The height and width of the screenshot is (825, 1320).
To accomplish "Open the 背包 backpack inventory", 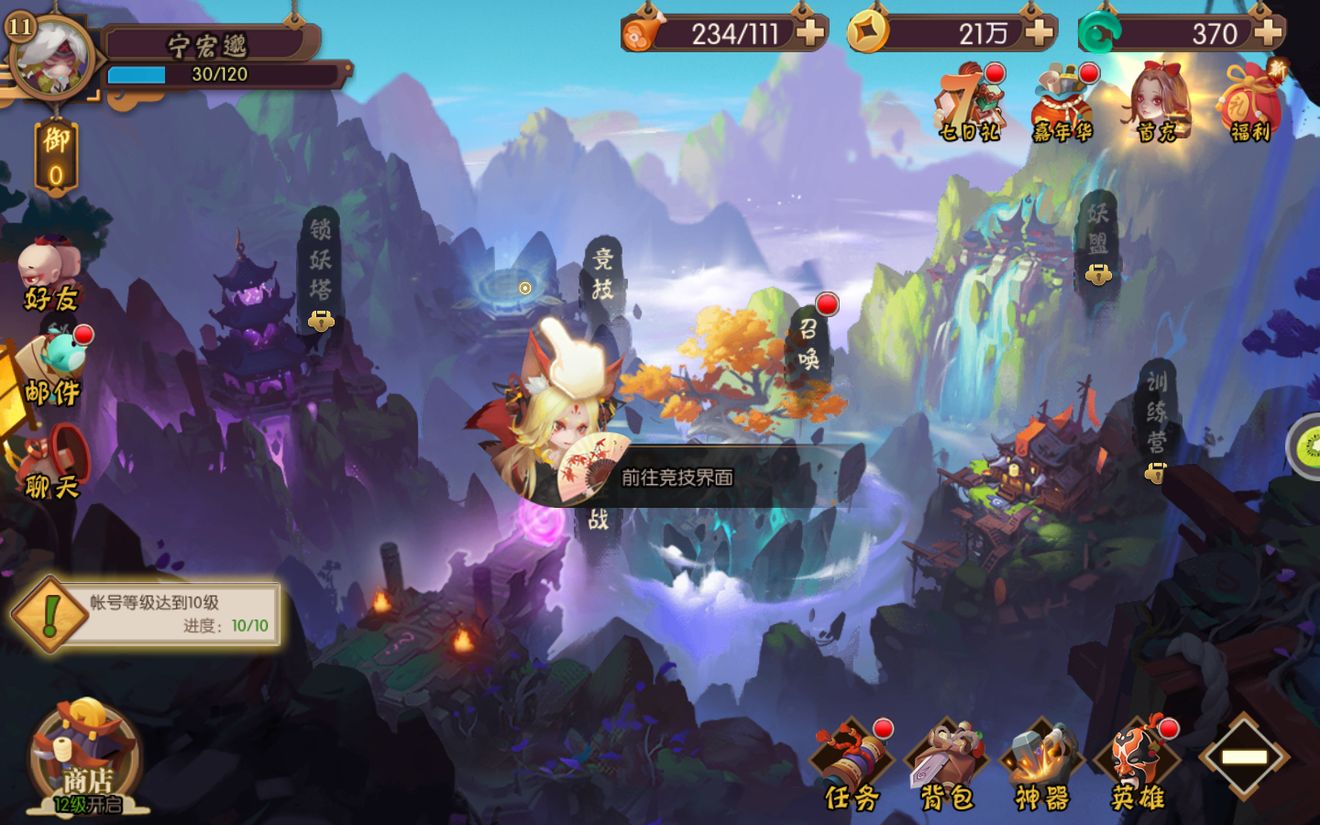I will tap(945, 765).
